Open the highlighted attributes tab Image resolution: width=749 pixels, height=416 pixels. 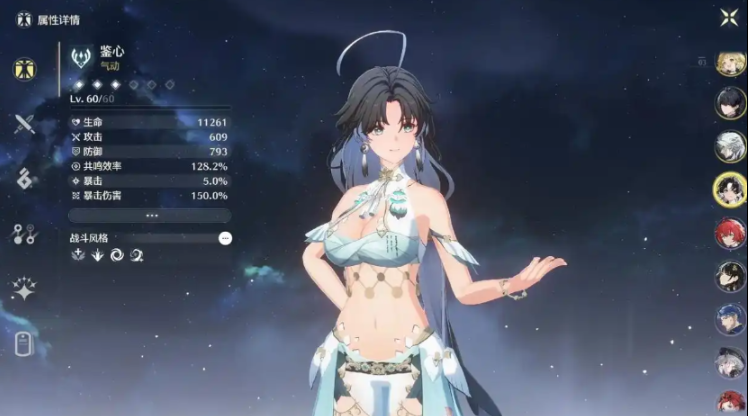coord(24,69)
